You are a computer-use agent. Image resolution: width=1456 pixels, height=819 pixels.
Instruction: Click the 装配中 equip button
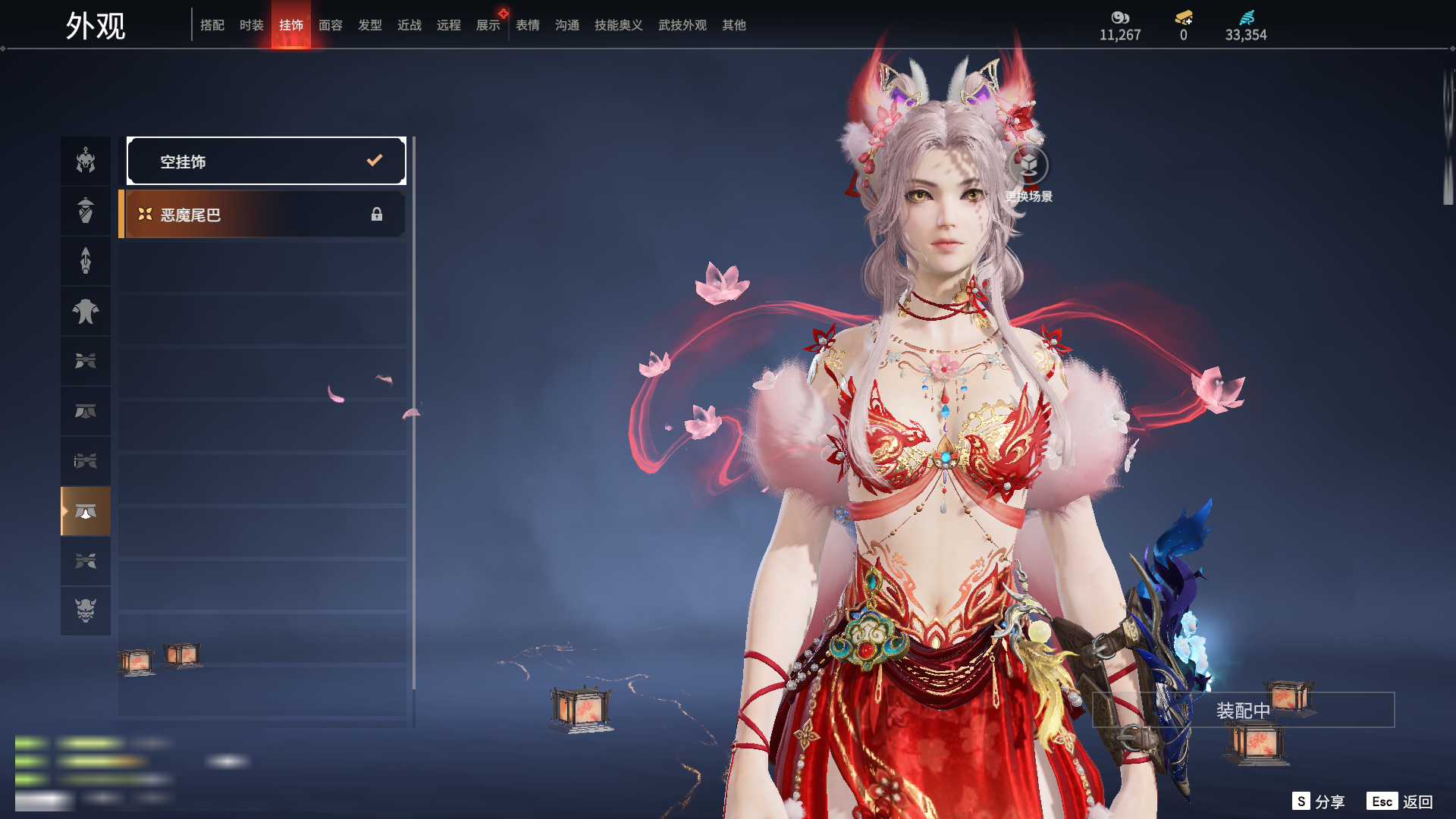(x=1243, y=711)
